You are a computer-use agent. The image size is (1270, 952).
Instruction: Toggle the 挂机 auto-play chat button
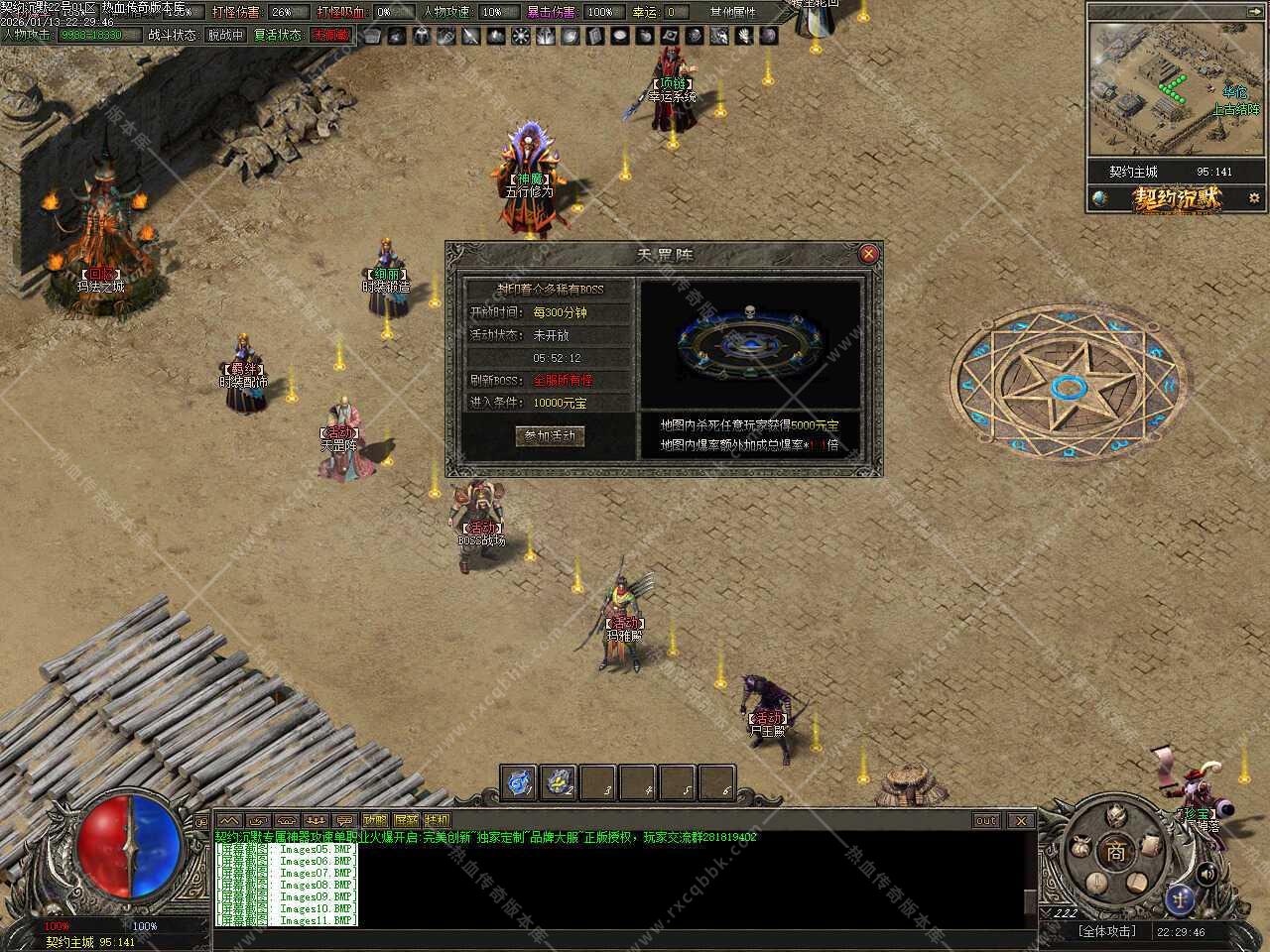pyautogui.click(x=437, y=820)
